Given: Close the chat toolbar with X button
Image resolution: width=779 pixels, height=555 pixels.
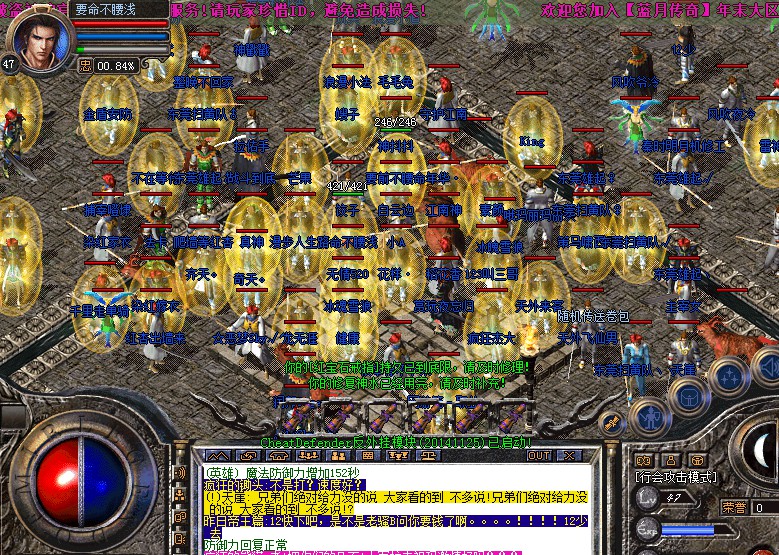Looking at the screenshot, I should [x=569, y=456].
